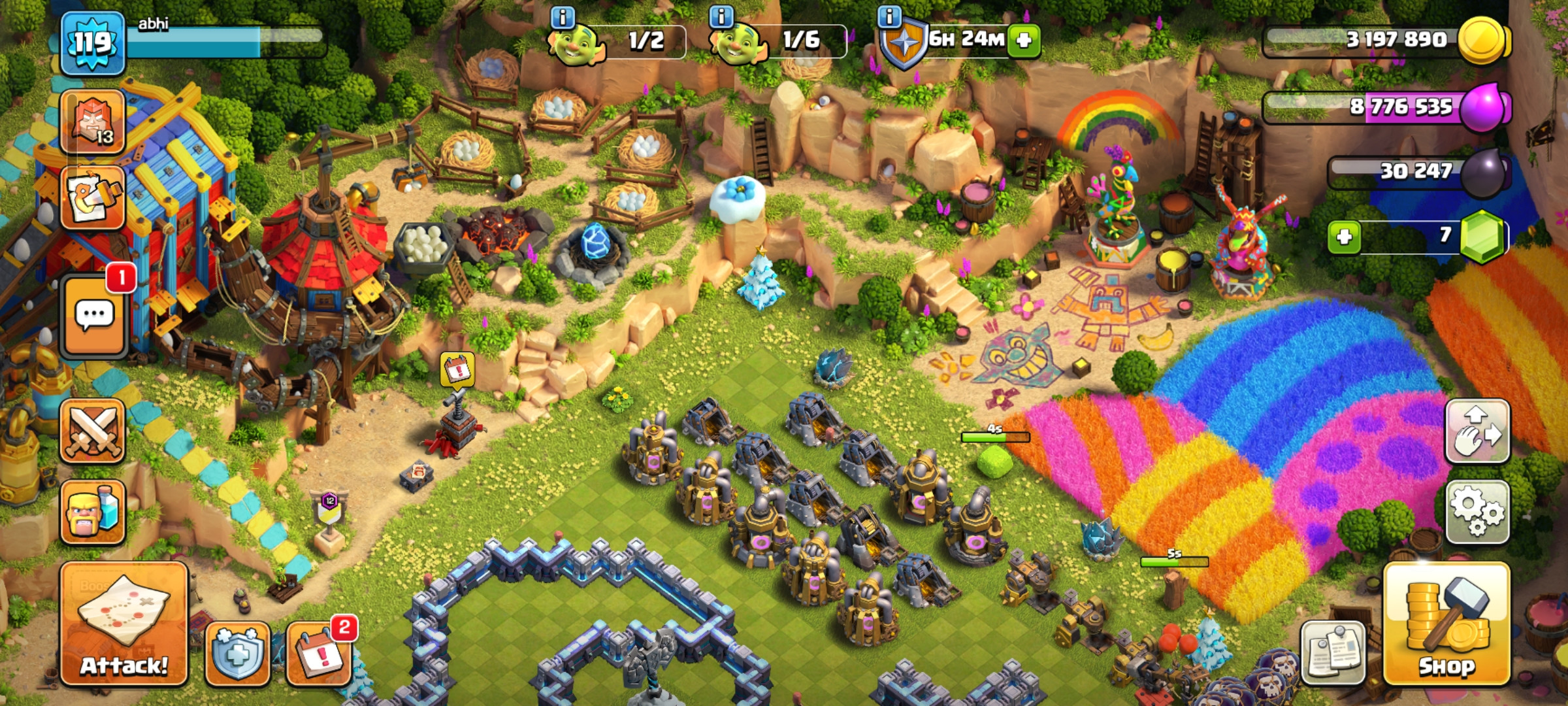Open the Shop

(1446, 624)
